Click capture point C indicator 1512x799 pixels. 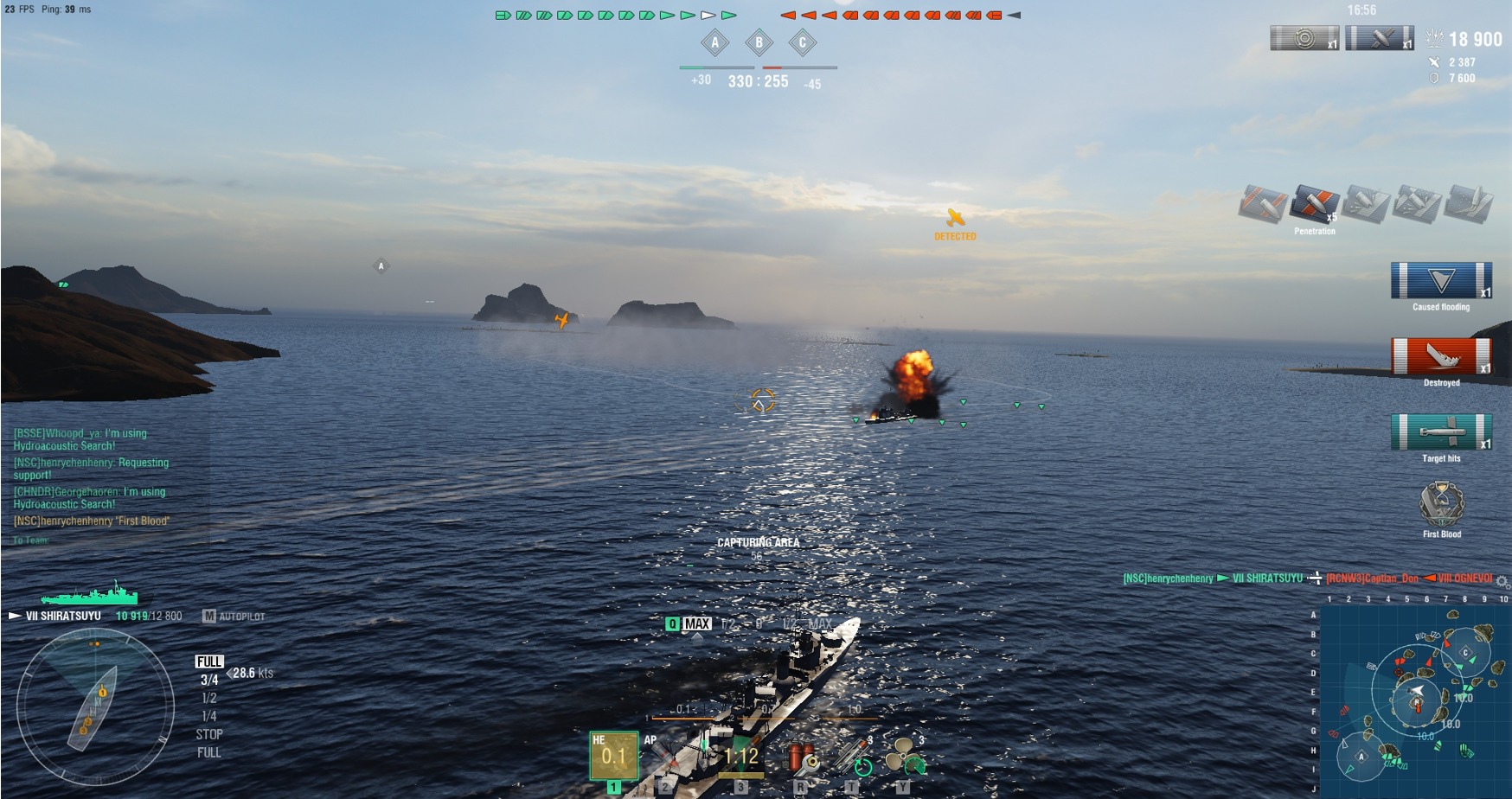(802, 42)
